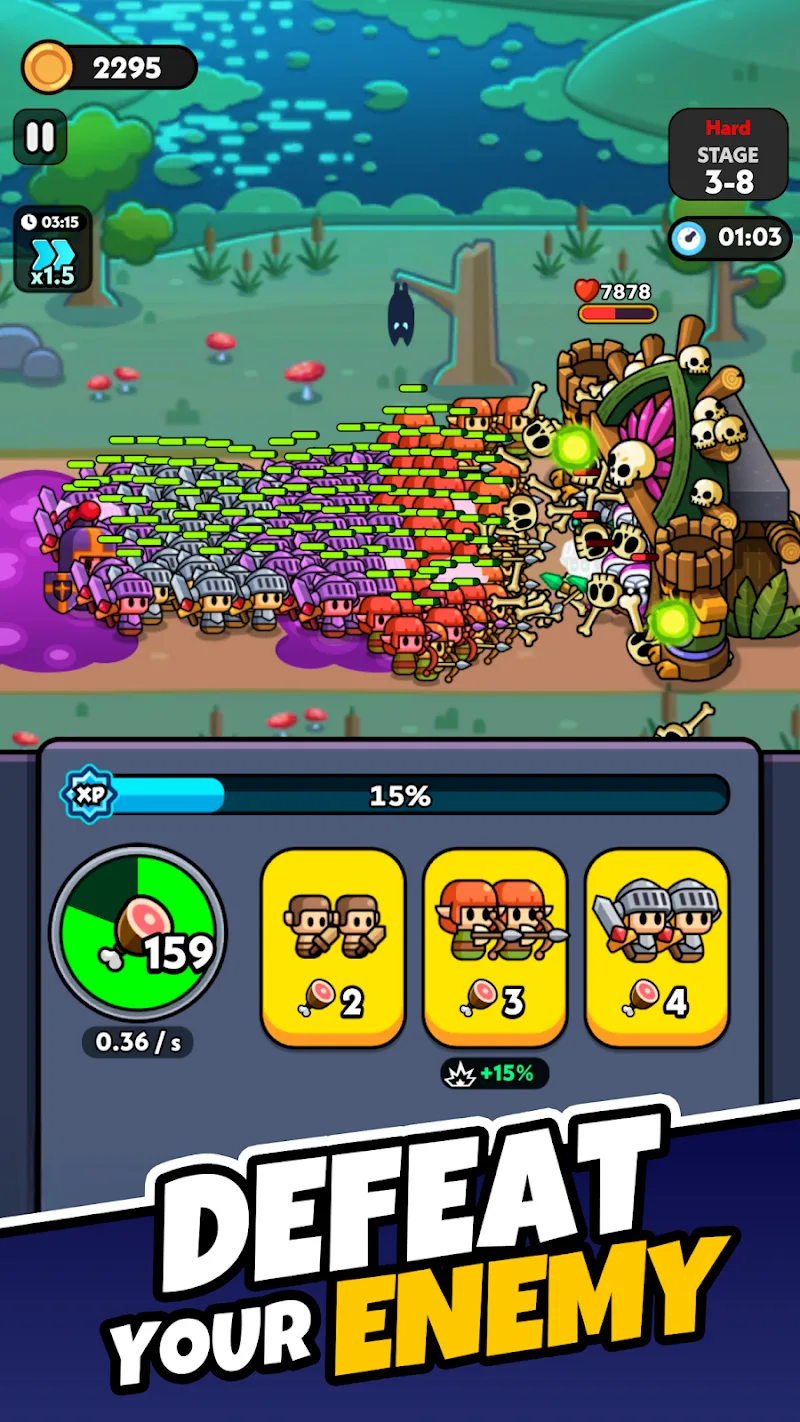
Task: Open the gold coin balance
Action: pyautogui.click(x=110, y=68)
